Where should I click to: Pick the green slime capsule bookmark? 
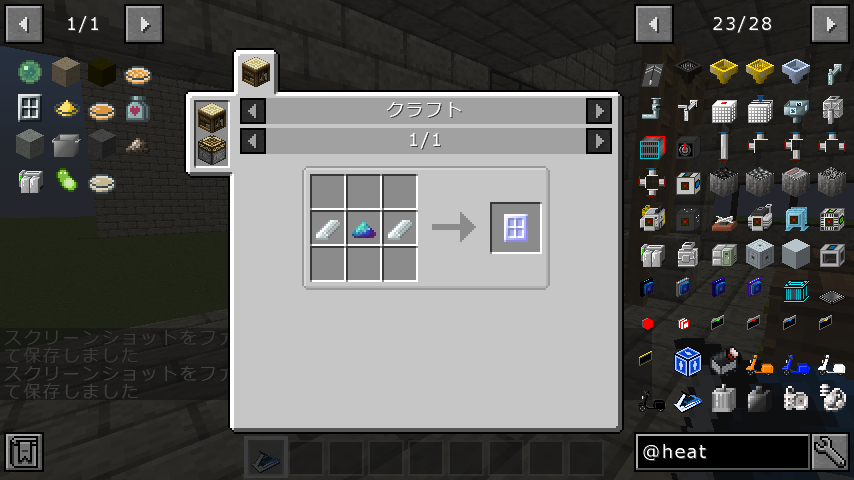point(66,181)
